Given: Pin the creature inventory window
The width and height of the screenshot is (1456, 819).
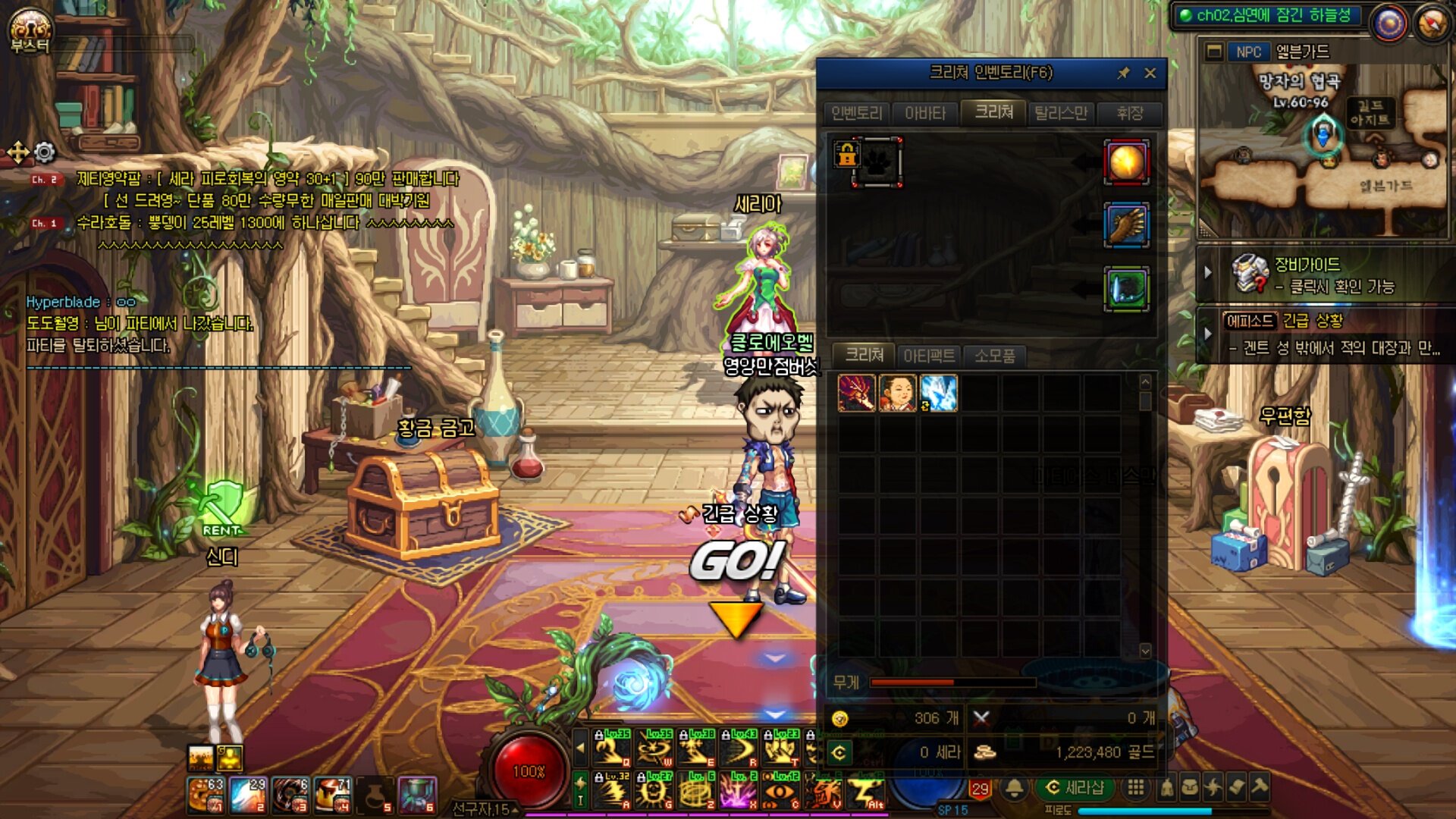Looking at the screenshot, I should [x=1123, y=74].
